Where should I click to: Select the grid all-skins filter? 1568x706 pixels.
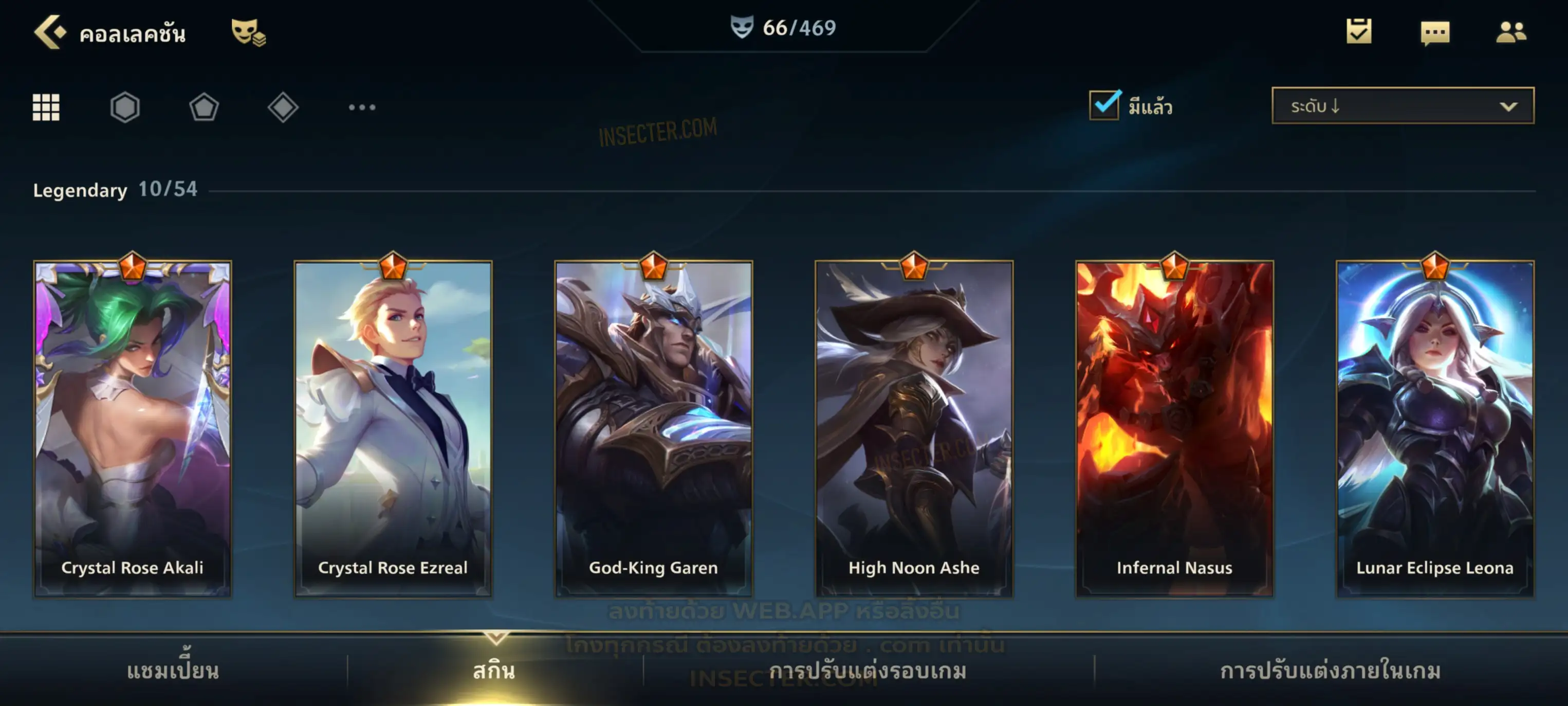46,107
